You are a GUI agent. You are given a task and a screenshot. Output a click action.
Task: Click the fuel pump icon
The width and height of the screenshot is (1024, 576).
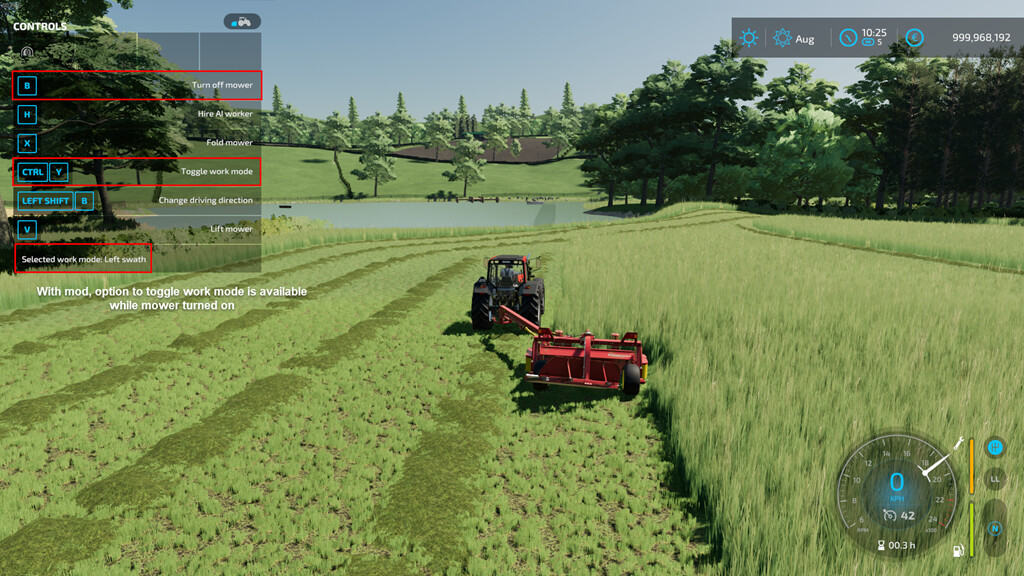pos(959,549)
